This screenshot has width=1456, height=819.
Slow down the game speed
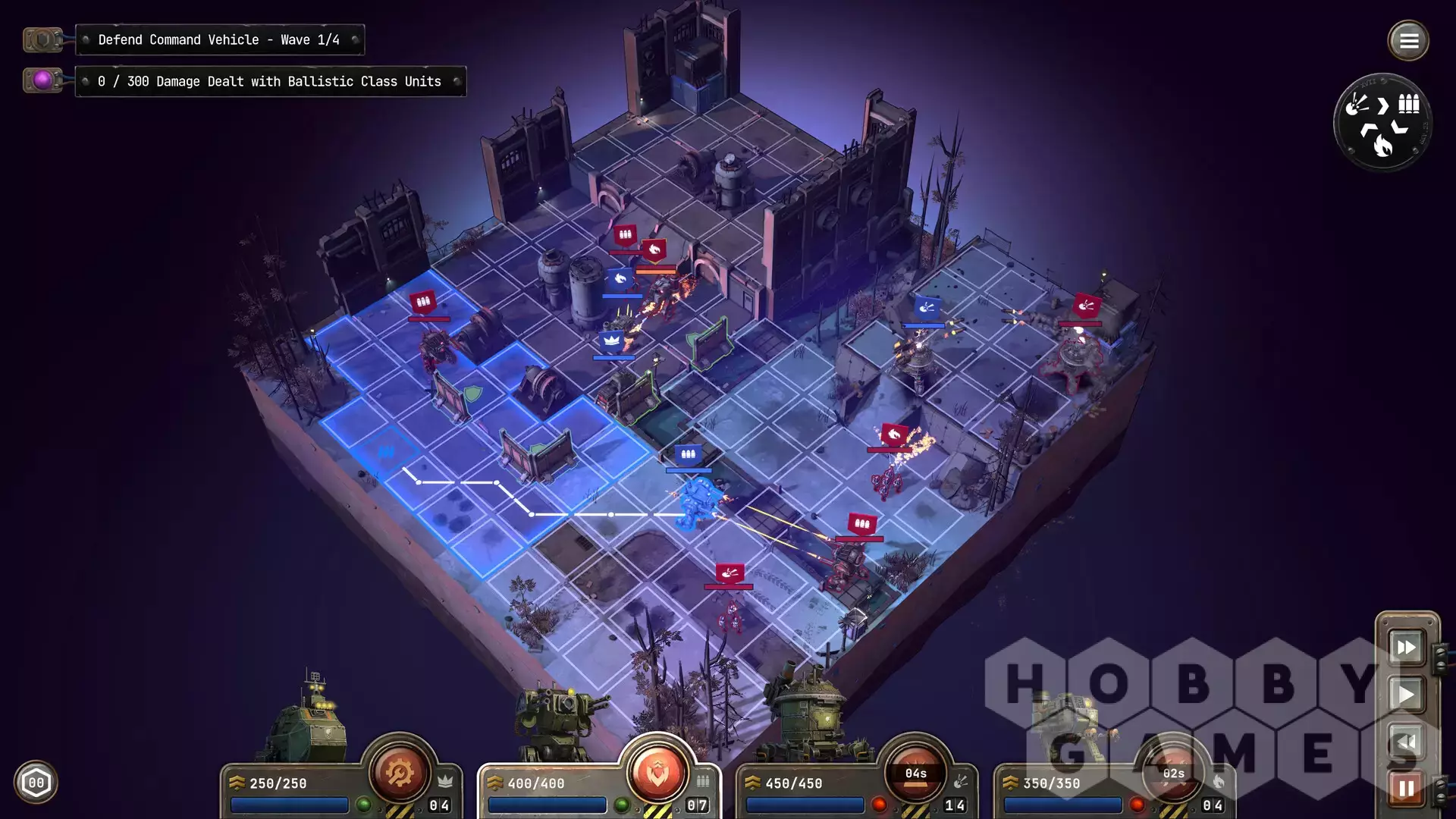(x=1407, y=742)
